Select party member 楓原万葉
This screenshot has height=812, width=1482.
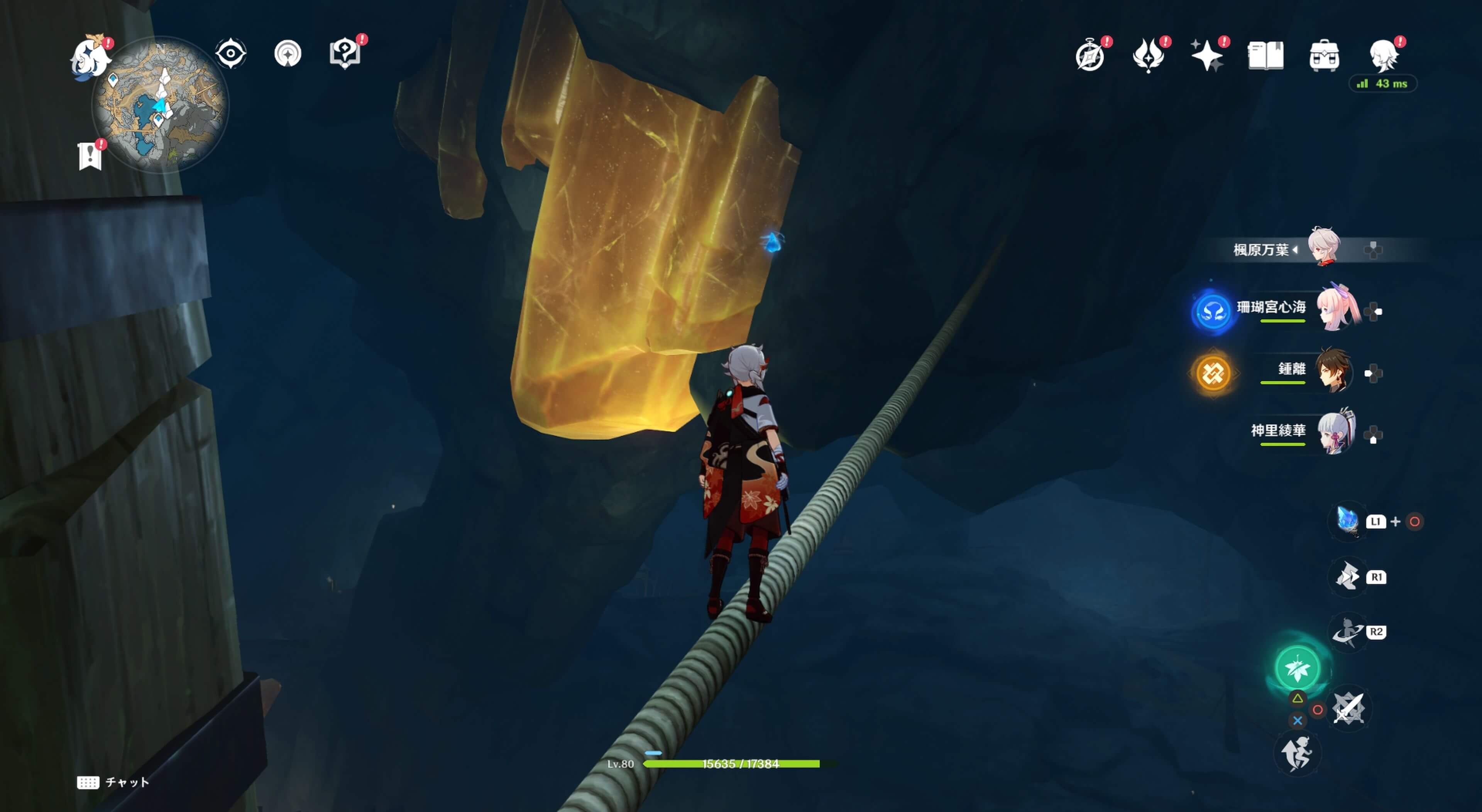coord(1323,248)
